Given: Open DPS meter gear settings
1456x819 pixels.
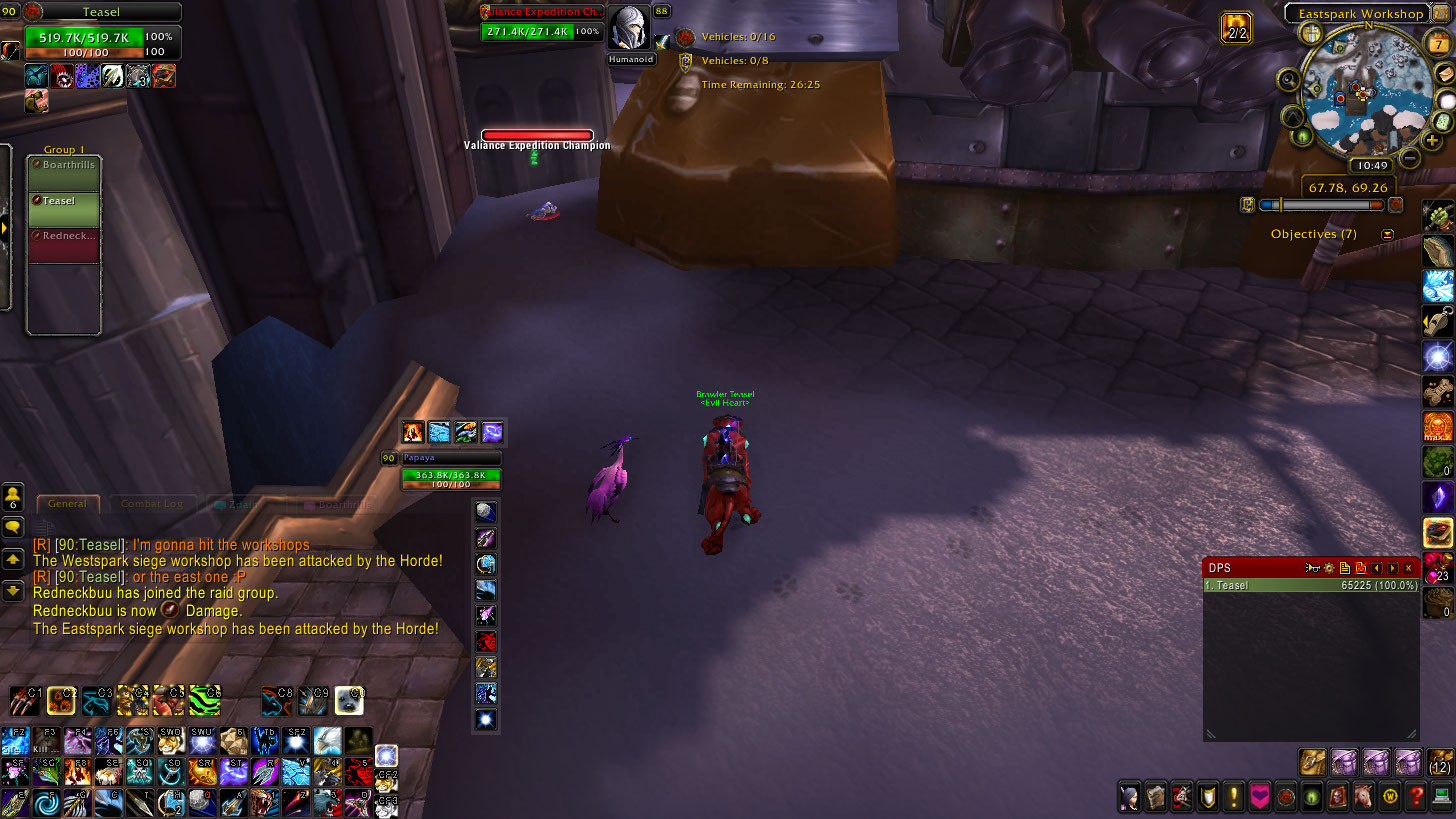Looking at the screenshot, I should 1328,568.
